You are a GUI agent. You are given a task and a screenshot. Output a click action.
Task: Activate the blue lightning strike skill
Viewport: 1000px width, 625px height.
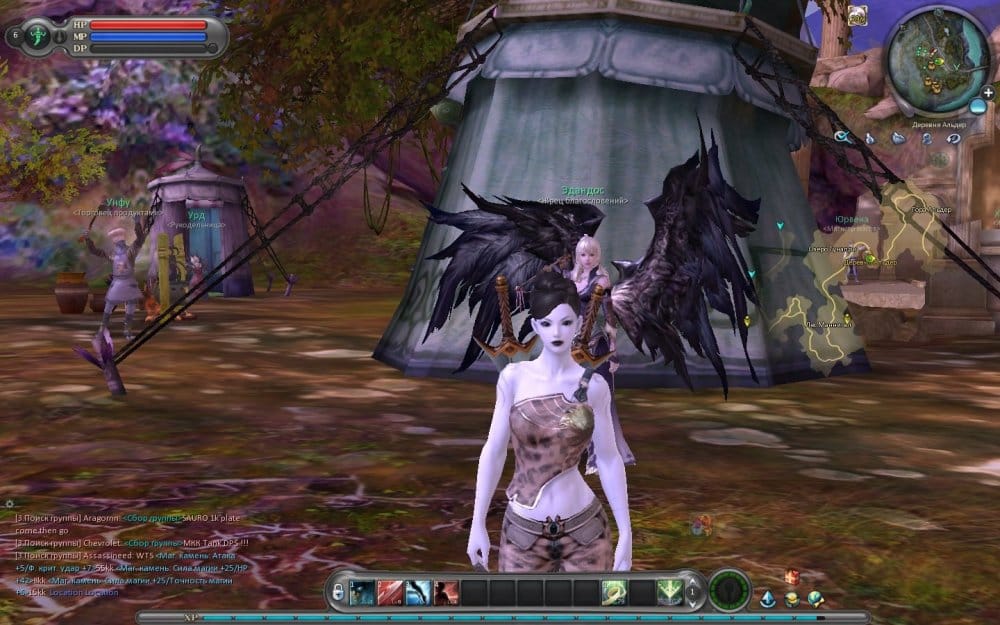click(x=418, y=592)
